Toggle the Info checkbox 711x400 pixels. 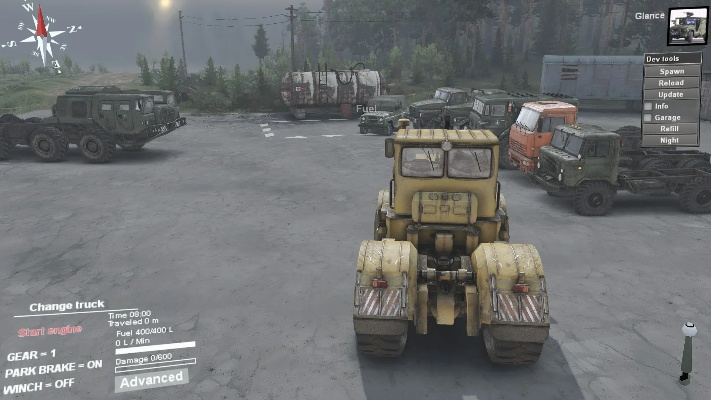[649, 106]
